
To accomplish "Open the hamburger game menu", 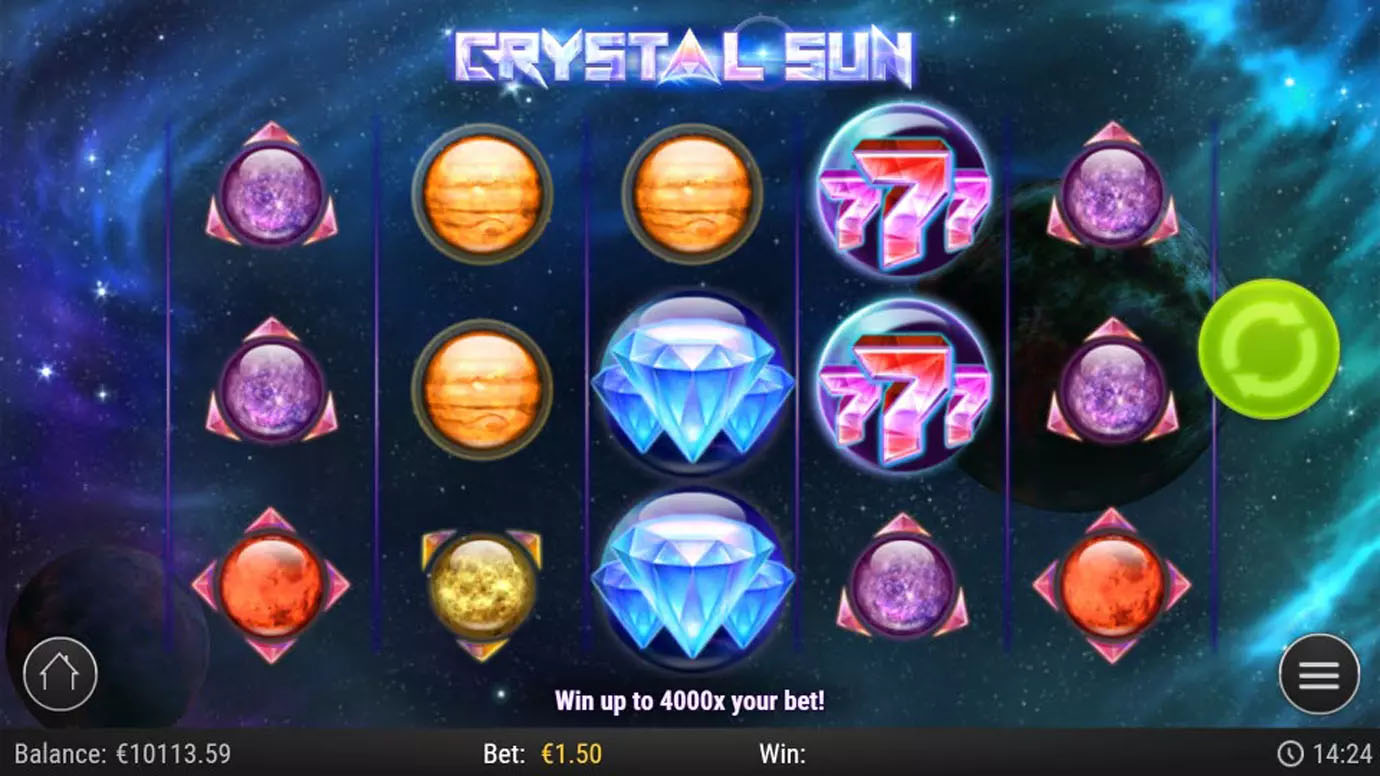I will [1318, 674].
